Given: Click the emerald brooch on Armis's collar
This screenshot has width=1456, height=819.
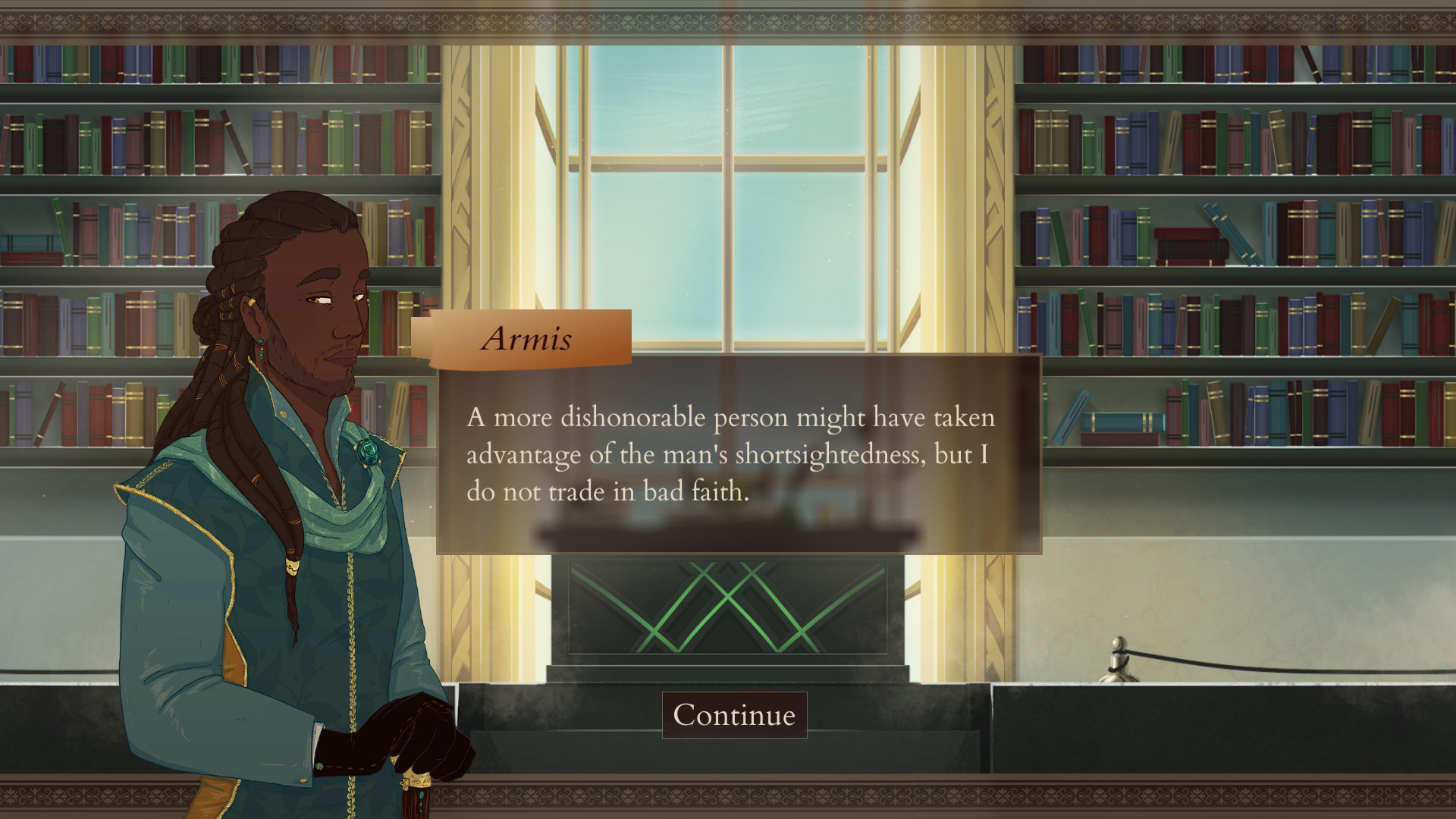Looking at the screenshot, I should [x=369, y=453].
